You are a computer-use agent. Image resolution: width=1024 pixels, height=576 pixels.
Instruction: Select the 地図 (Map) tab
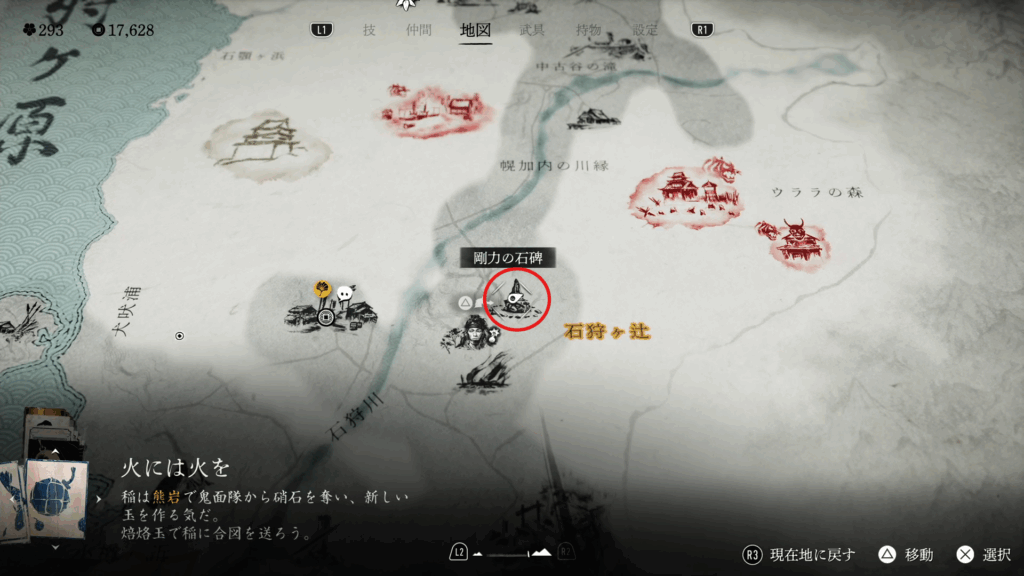coord(475,30)
